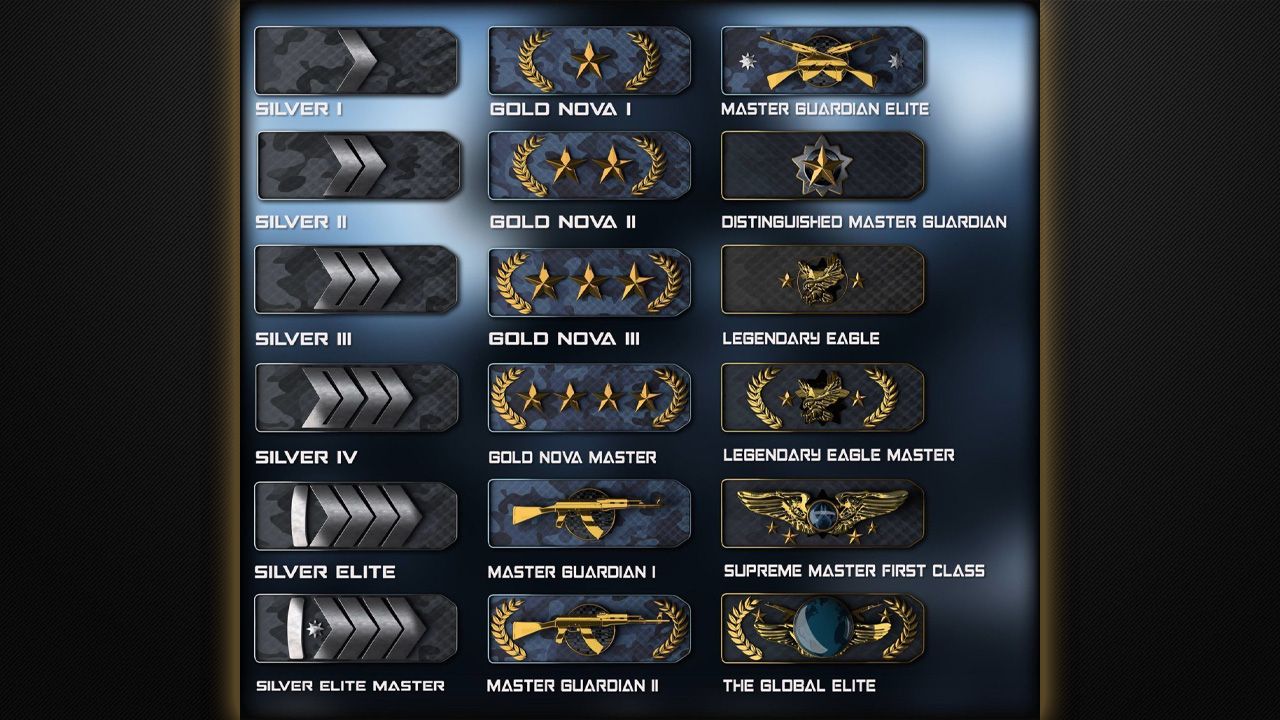Screen dimensions: 1280x720
Task: Click the Gold Nova Master label
Action: tap(571, 457)
